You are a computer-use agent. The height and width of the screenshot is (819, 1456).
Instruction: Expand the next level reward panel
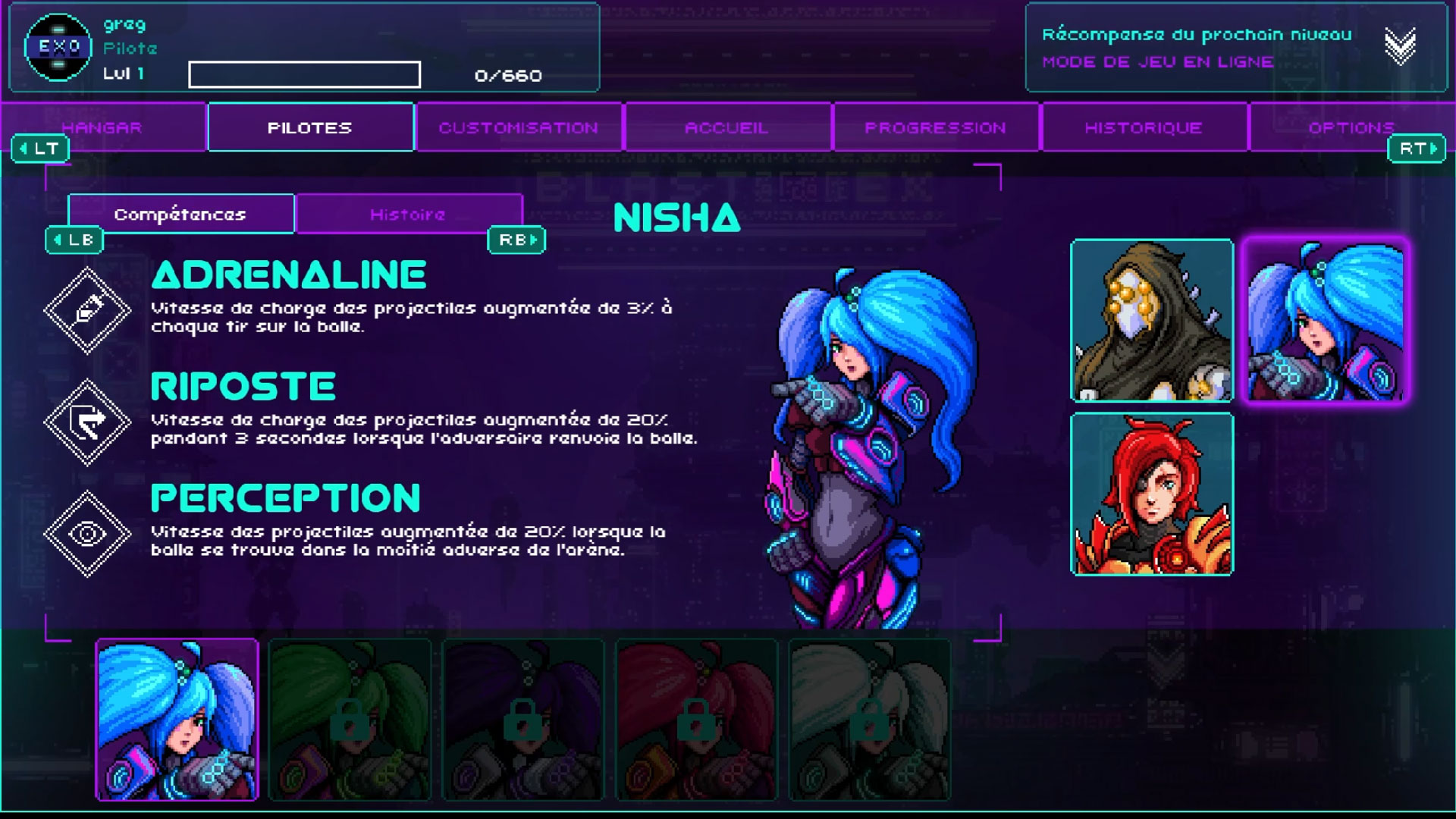1399,46
